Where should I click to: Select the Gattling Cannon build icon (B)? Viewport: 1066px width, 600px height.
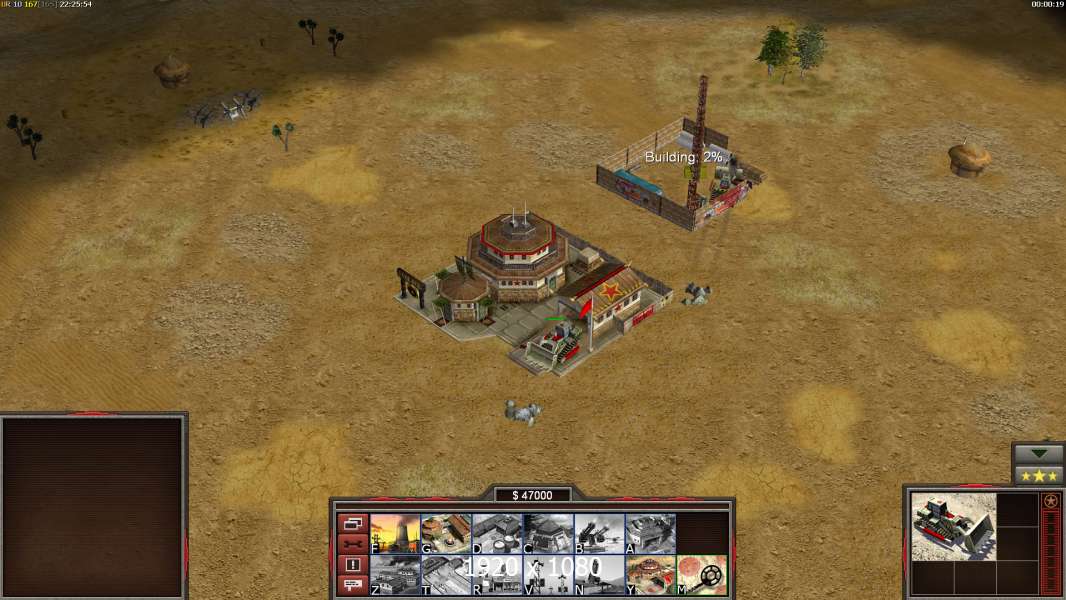pyautogui.click(x=599, y=534)
